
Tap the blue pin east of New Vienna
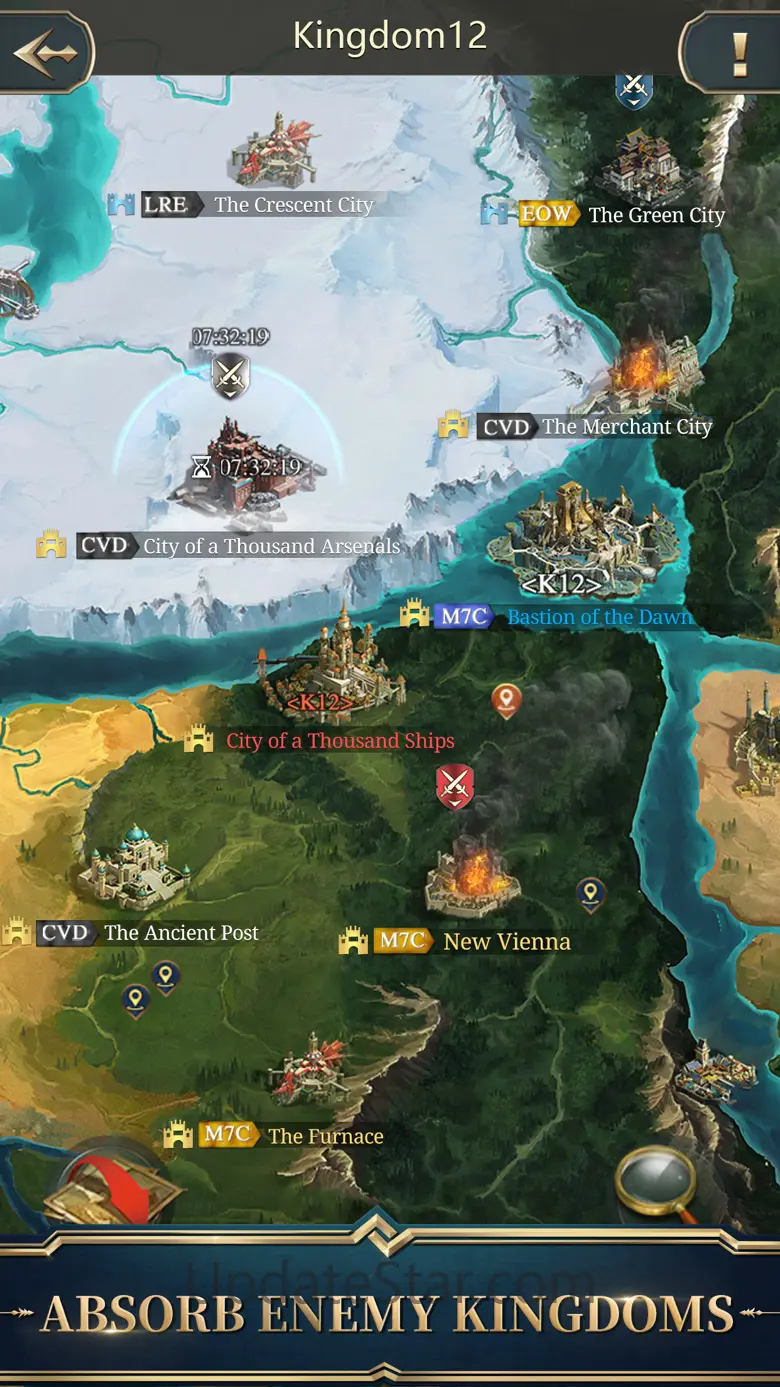click(591, 893)
